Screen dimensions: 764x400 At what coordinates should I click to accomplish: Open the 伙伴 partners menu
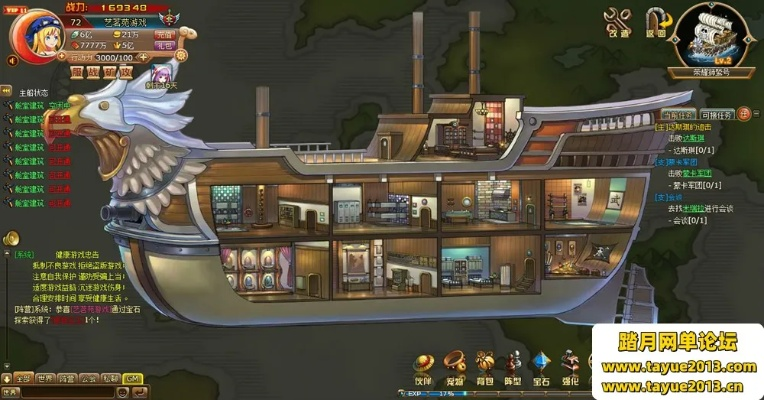coord(424,363)
